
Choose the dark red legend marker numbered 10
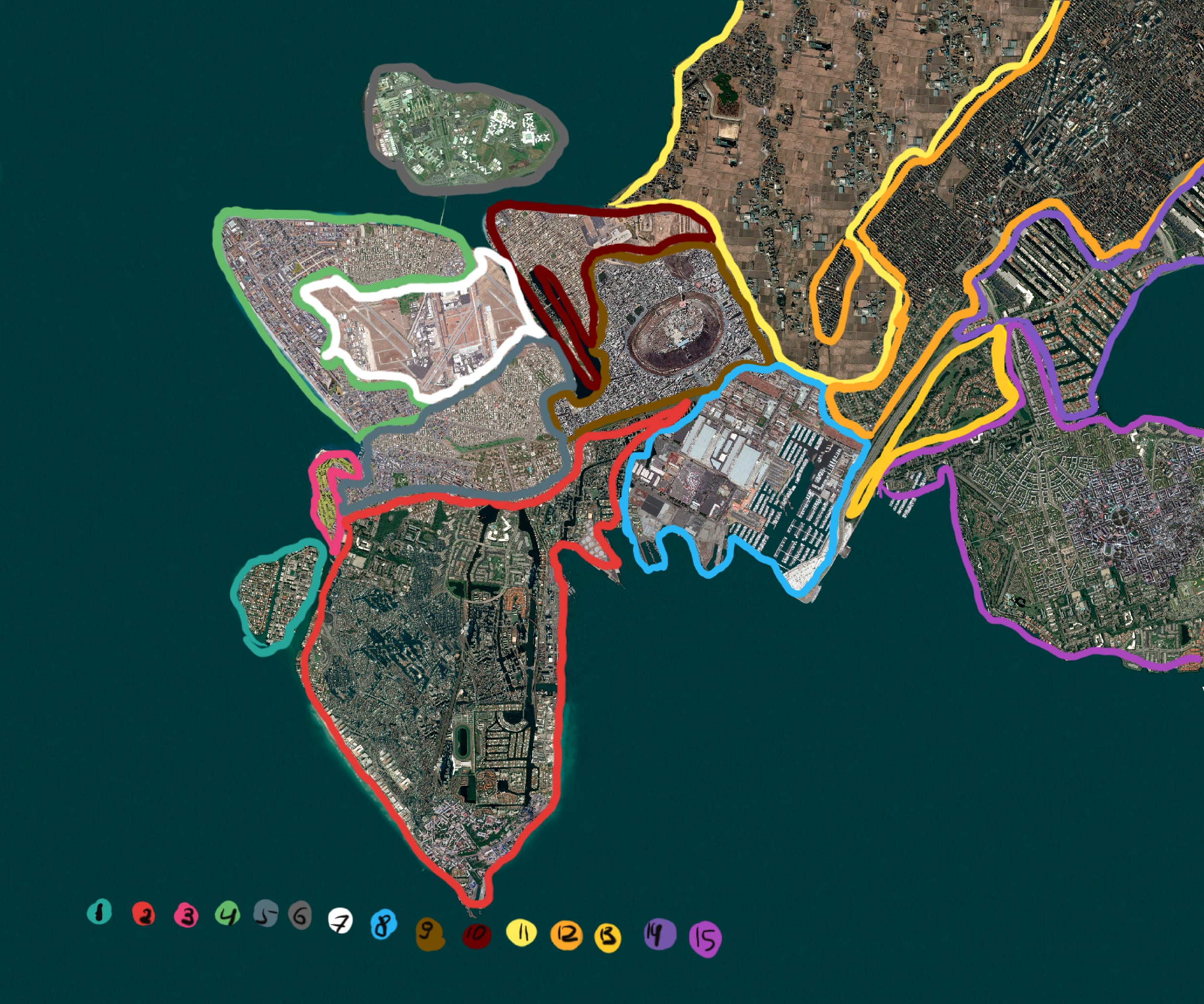pos(476,934)
